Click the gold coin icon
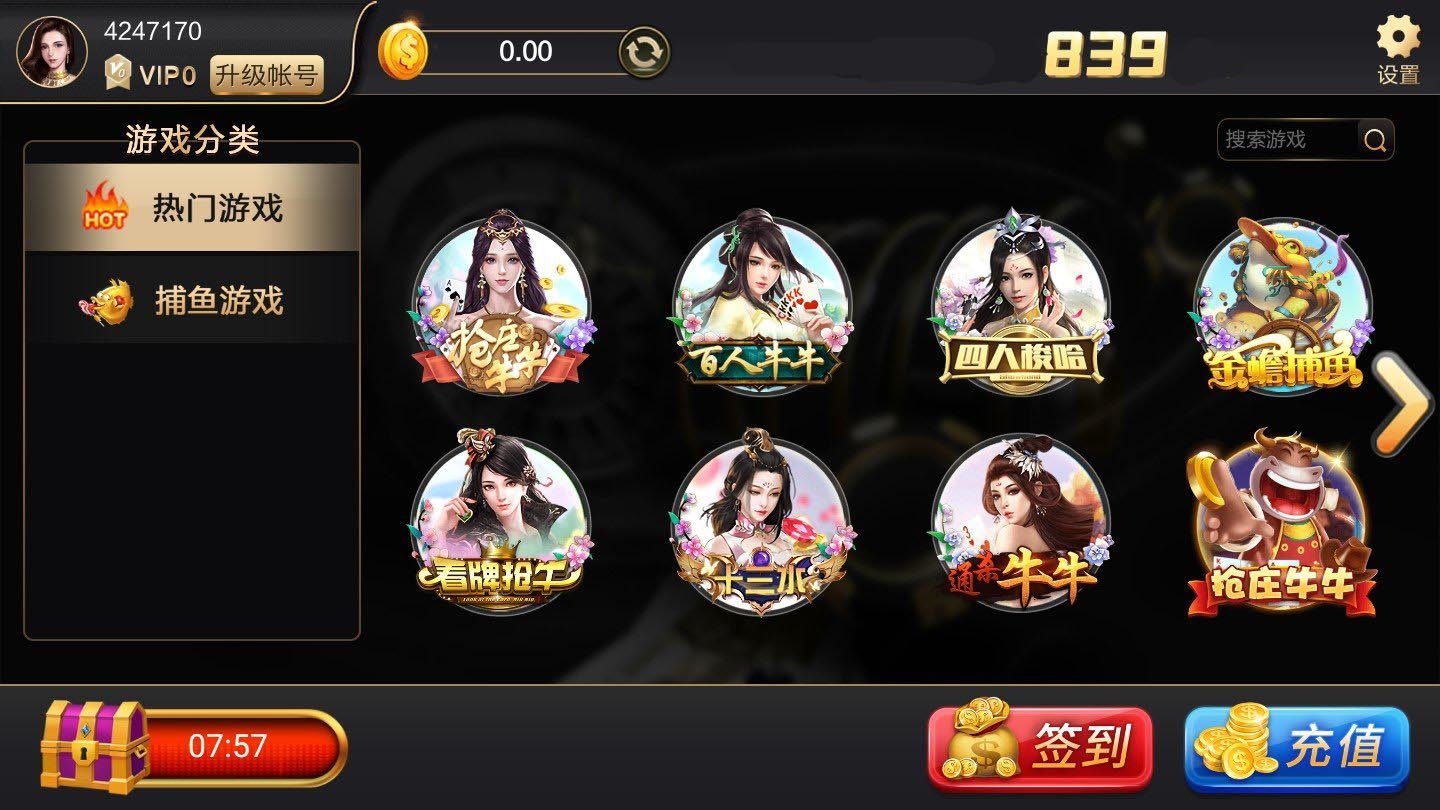The image size is (1440, 810). pos(403,52)
